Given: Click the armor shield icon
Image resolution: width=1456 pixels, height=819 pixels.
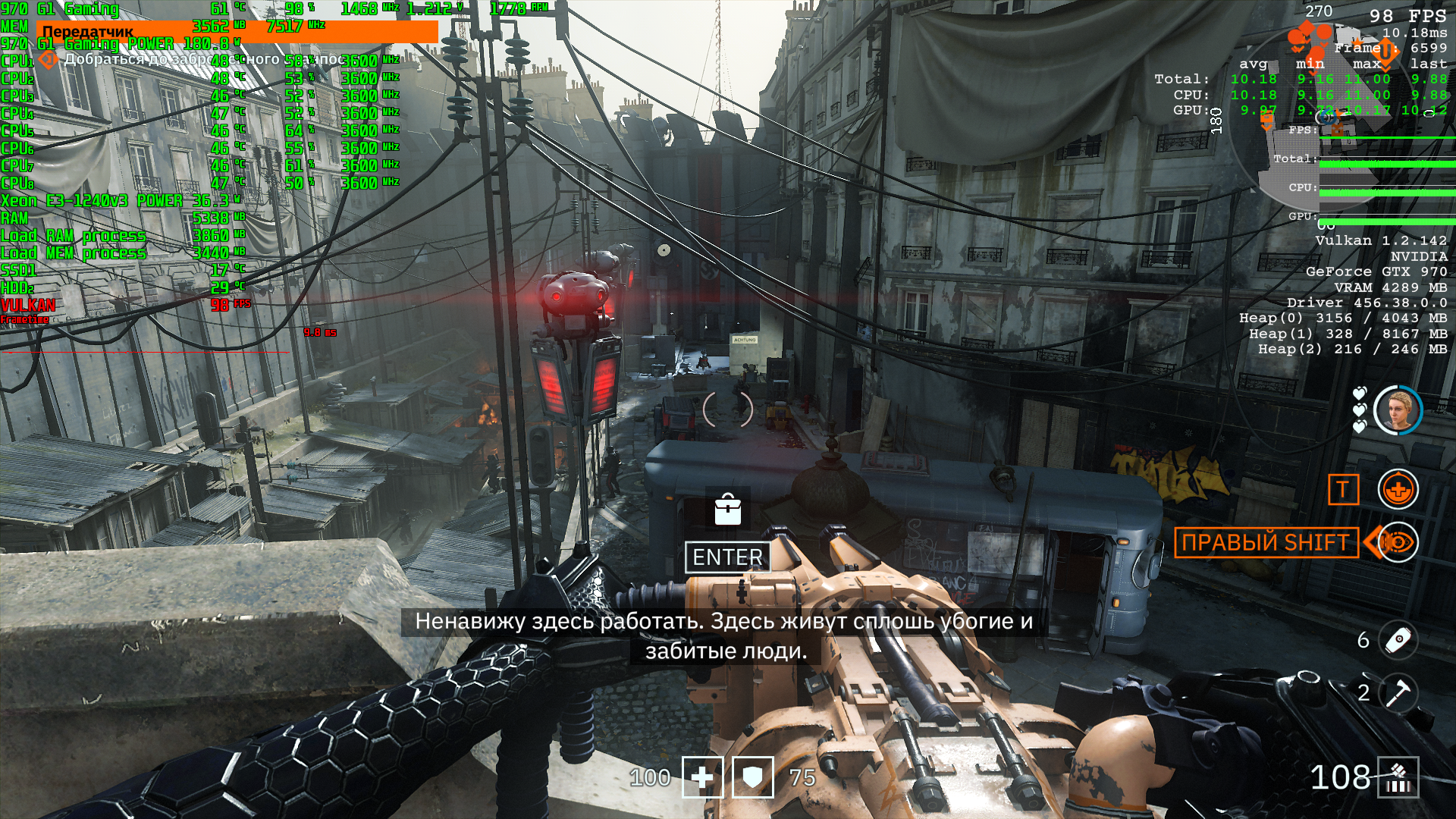Looking at the screenshot, I should [x=752, y=777].
